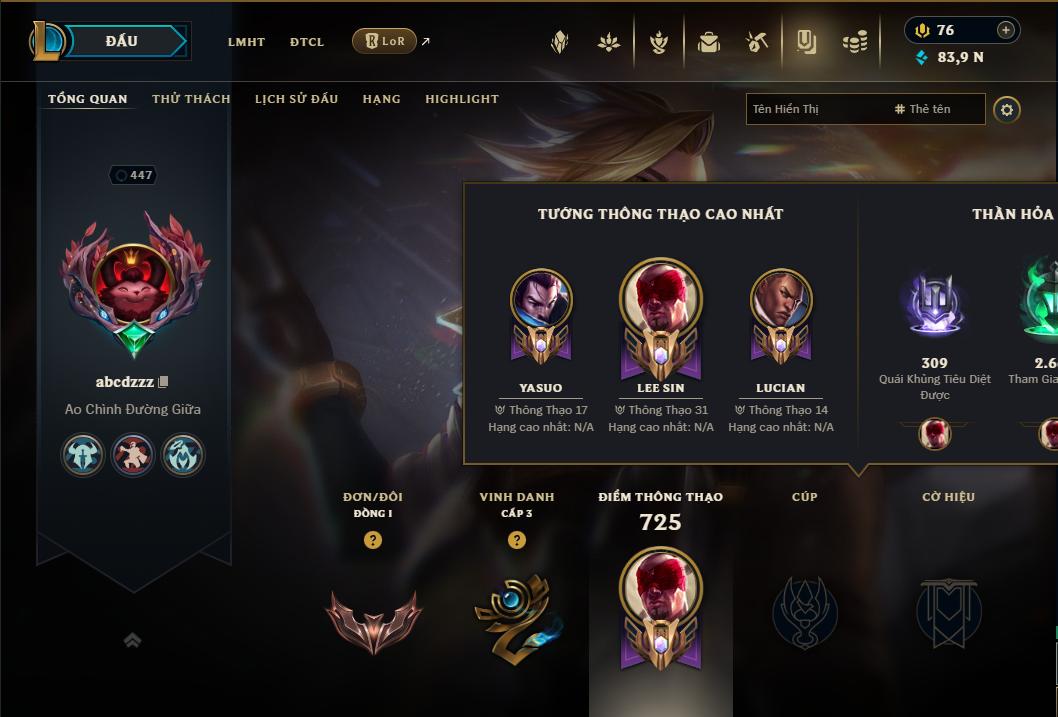Copy the summoner name abcdzzz
Viewport: 1058px width, 717px height.
pos(164,382)
